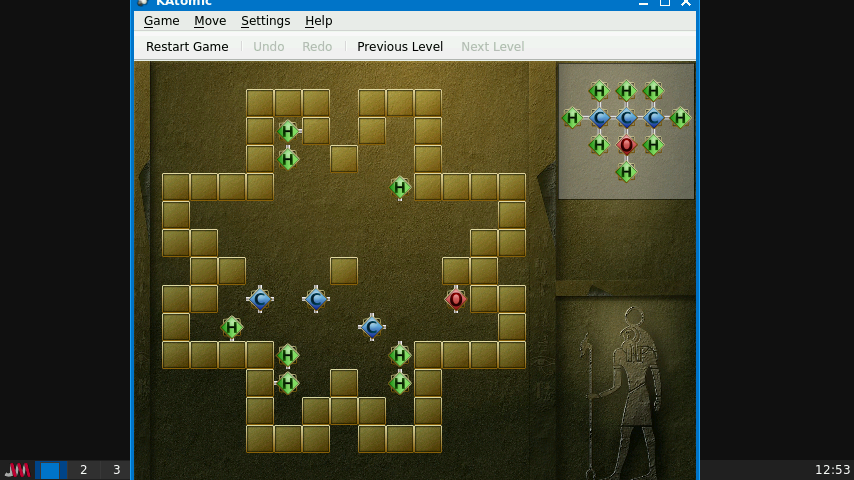Switch to virtual desktop 3 in taskbar
The image size is (854, 480).
tap(116, 470)
